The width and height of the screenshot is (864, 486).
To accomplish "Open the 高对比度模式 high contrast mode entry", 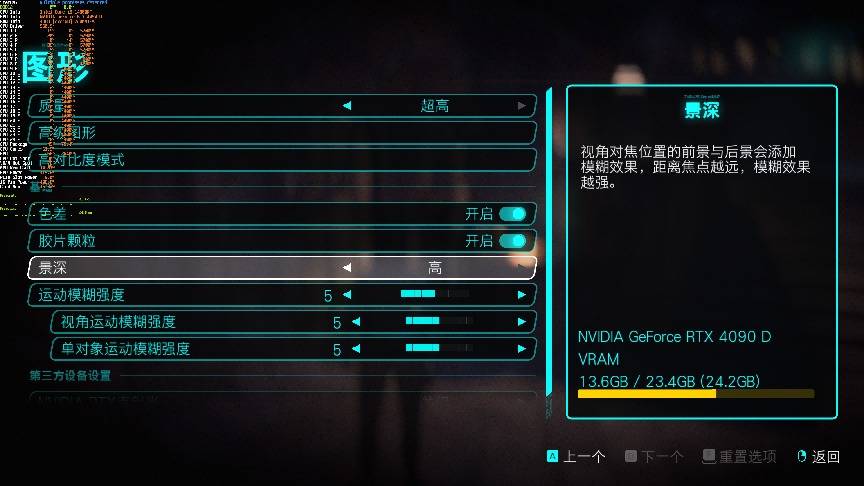I will point(282,160).
